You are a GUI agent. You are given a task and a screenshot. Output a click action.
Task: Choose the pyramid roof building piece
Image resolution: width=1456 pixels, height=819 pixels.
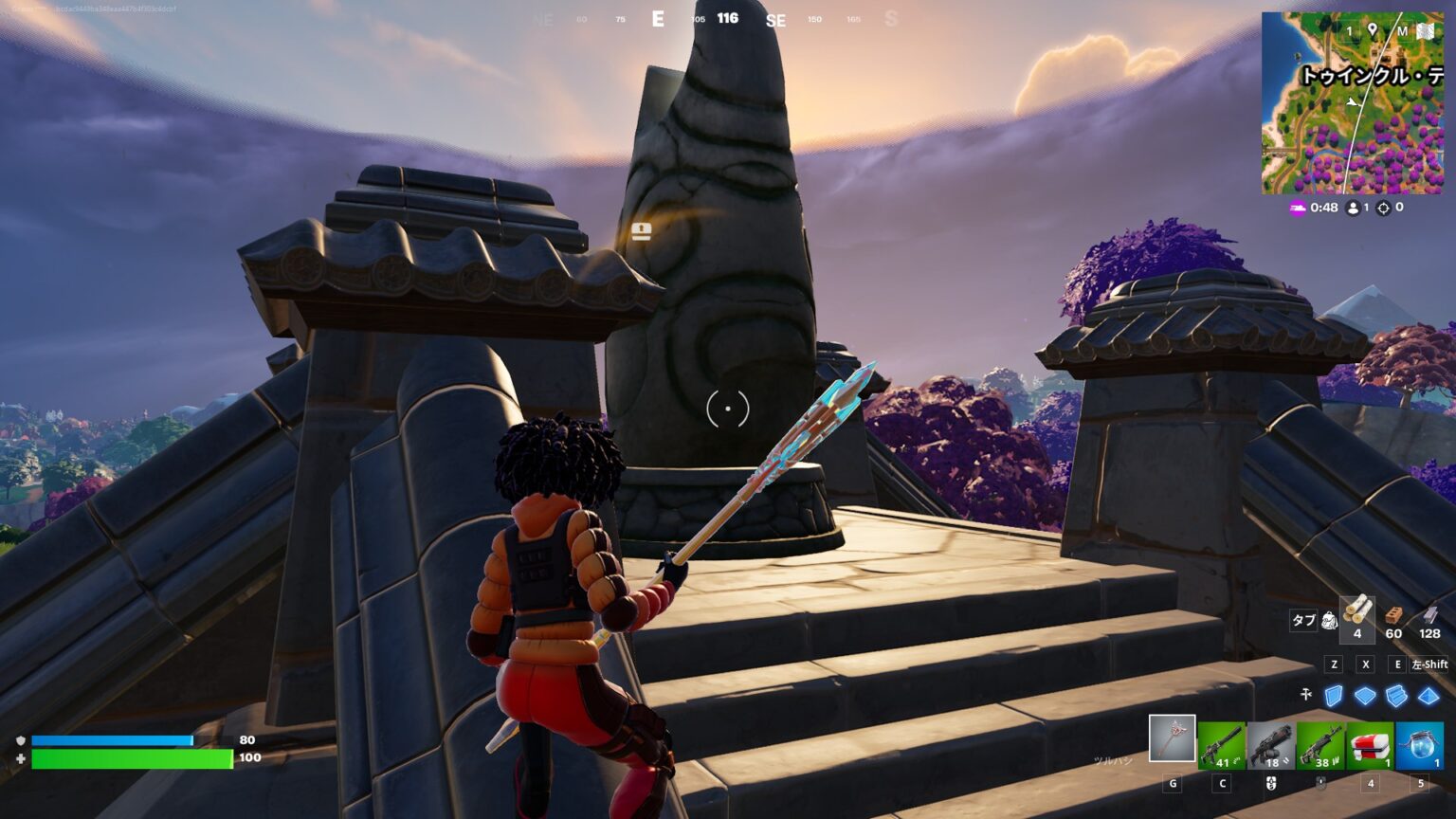pos(1428,697)
